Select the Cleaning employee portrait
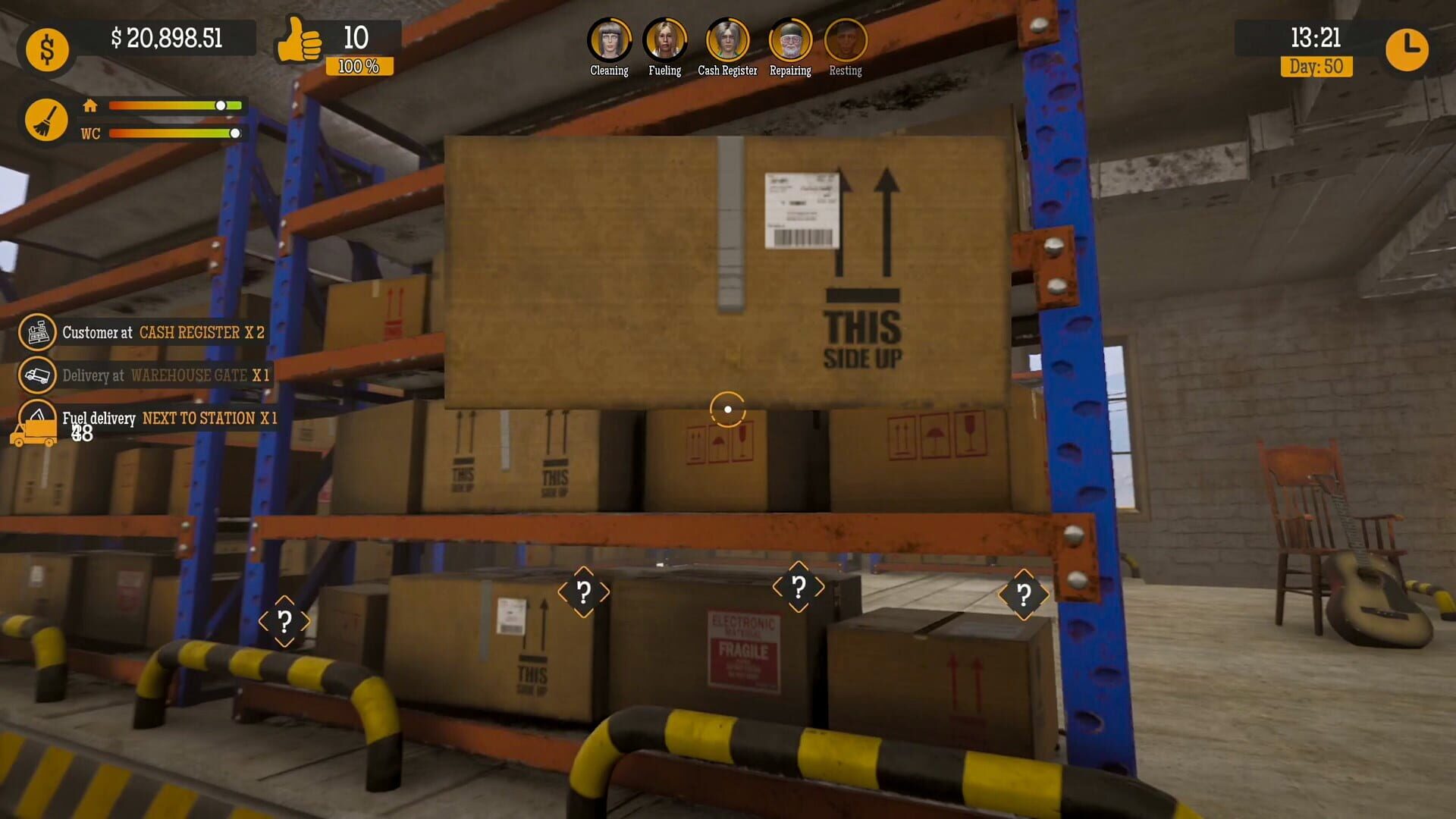 pyautogui.click(x=609, y=39)
